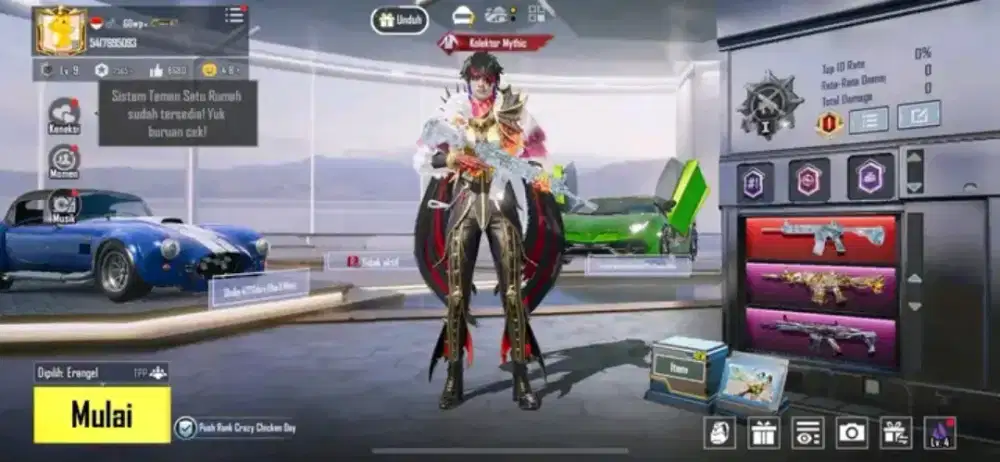Open the Kolektor Mythic title banner

click(x=495, y=43)
